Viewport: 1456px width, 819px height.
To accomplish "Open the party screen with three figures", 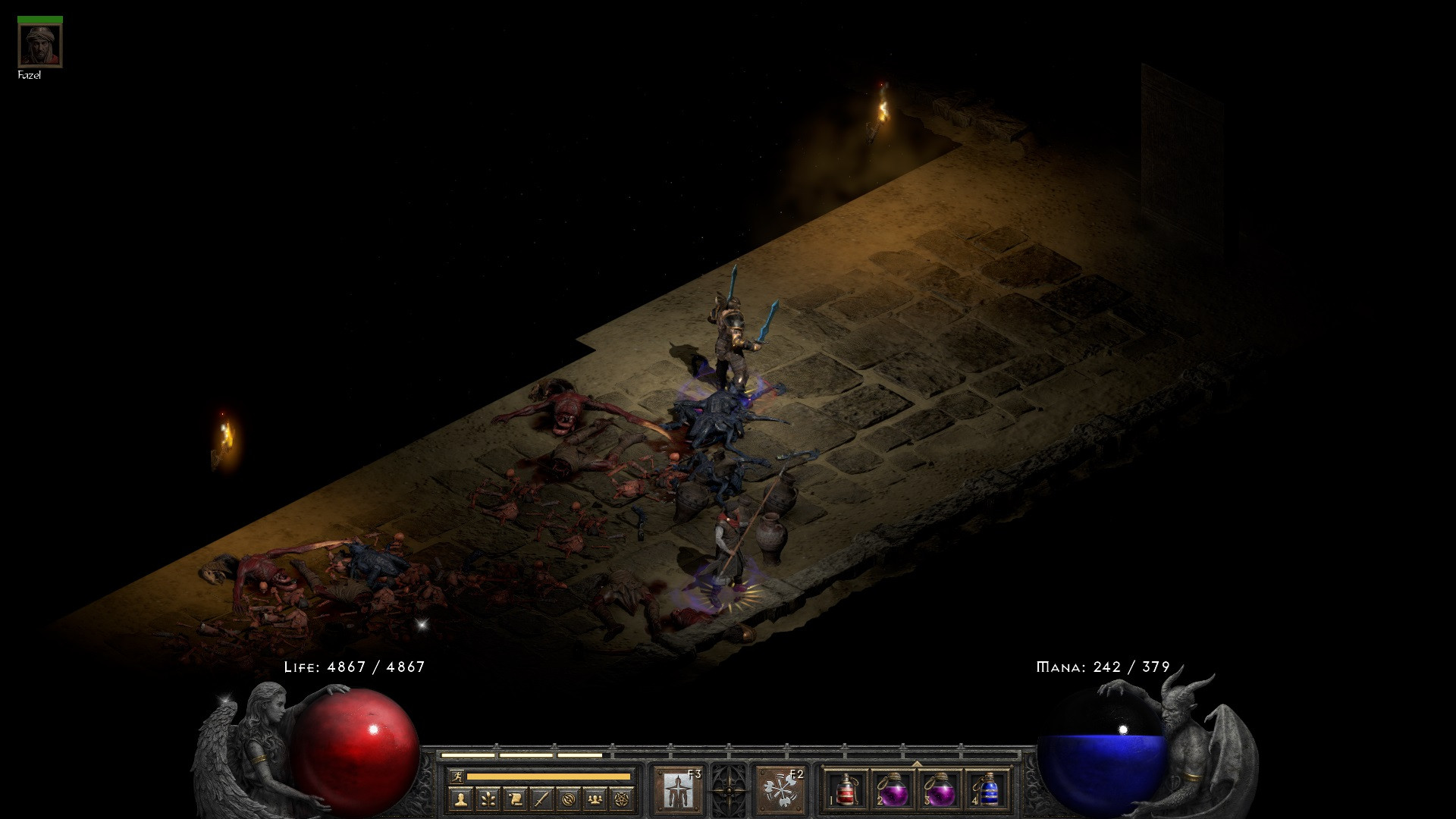I will (x=596, y=799).
